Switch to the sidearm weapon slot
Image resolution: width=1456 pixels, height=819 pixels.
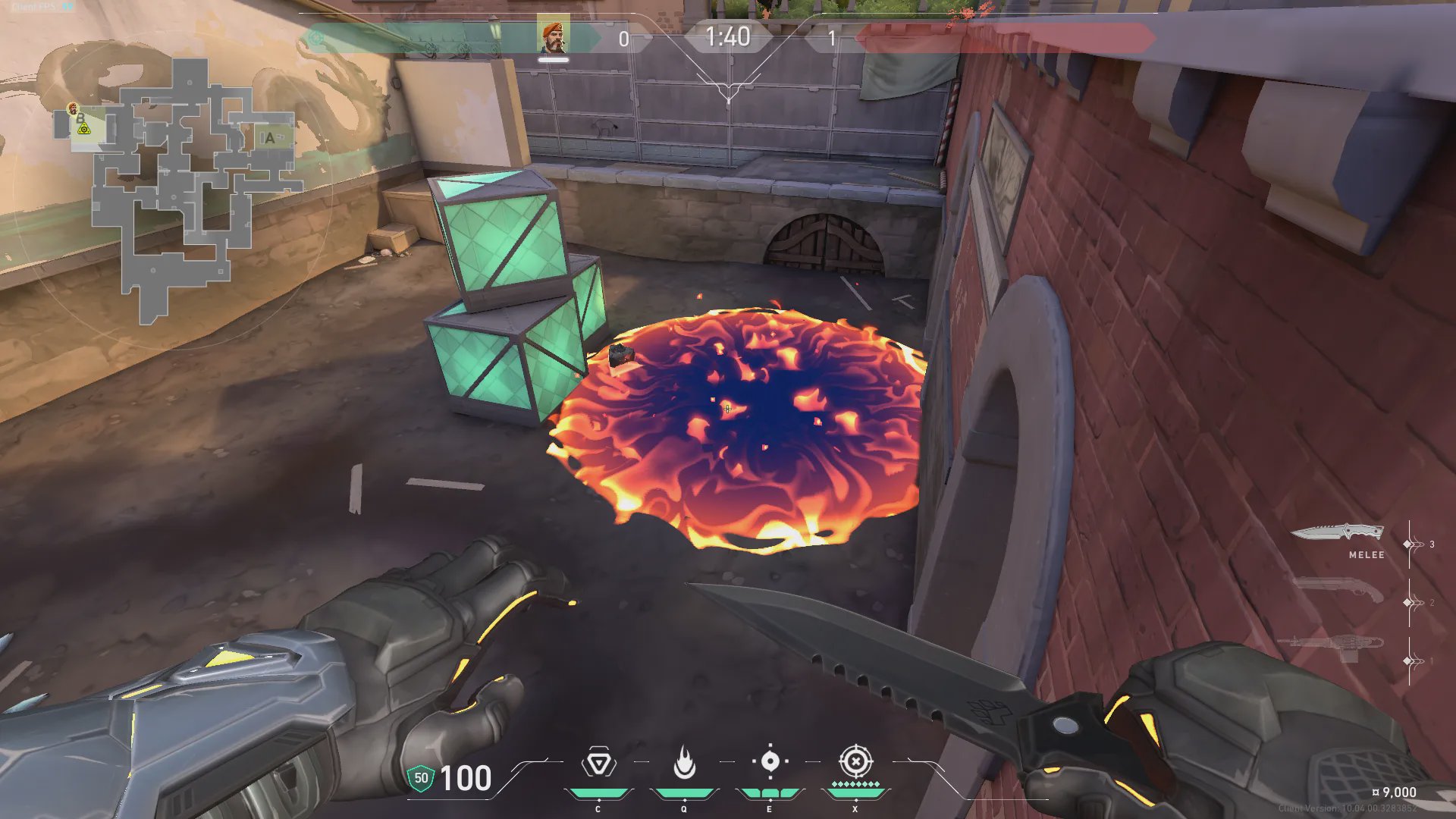[x=1338, y=591]
